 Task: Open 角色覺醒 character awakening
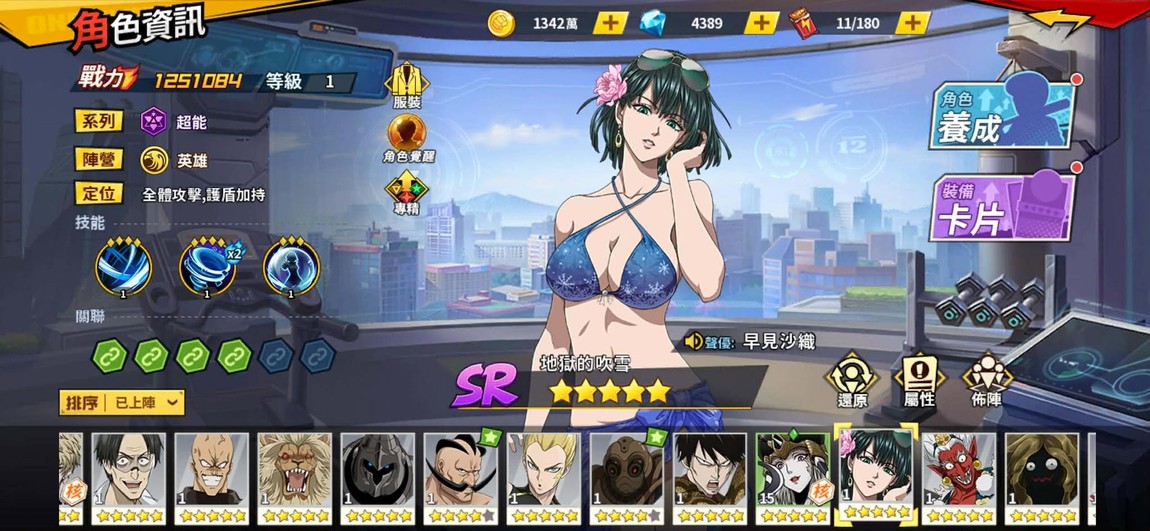coord(406,139)
